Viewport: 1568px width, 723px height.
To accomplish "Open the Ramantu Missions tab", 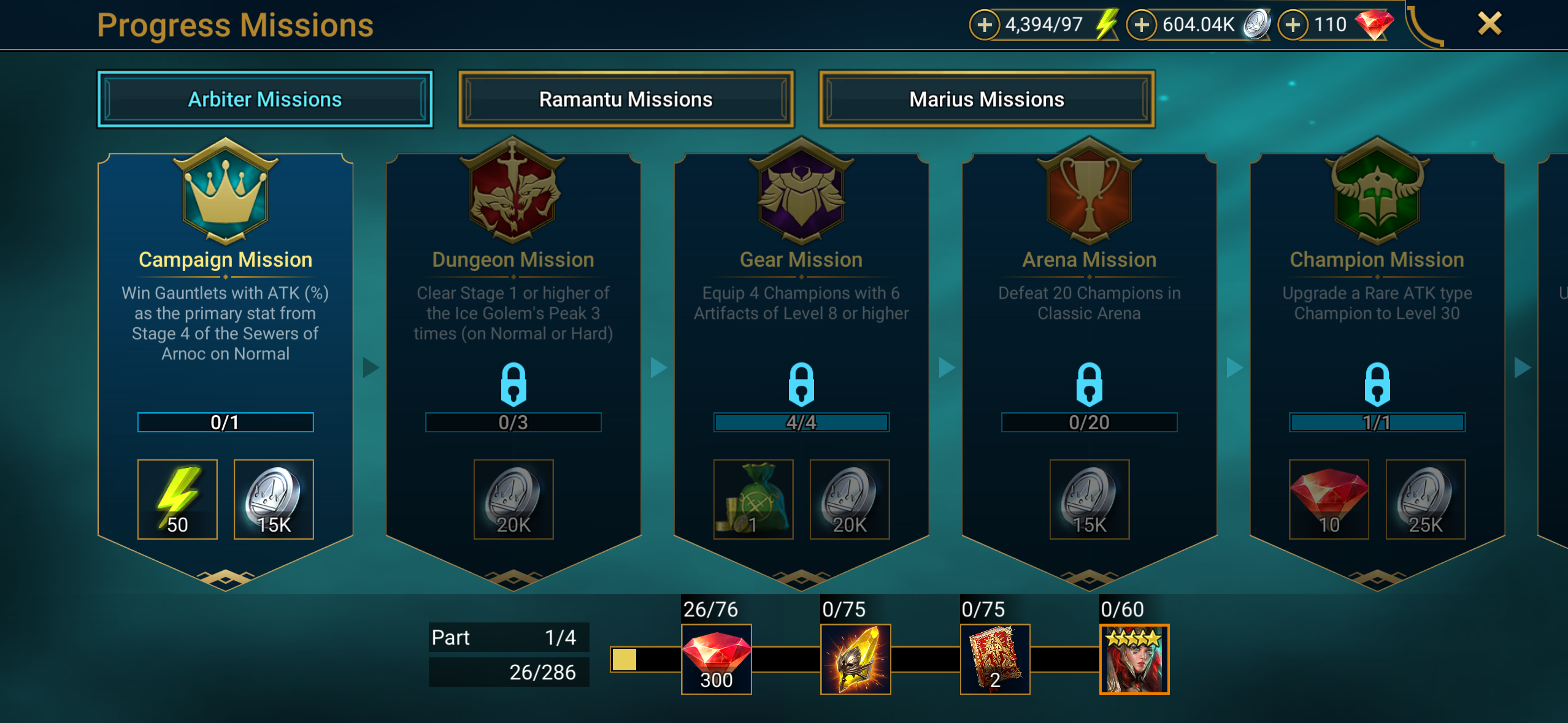I will [626, 99].
